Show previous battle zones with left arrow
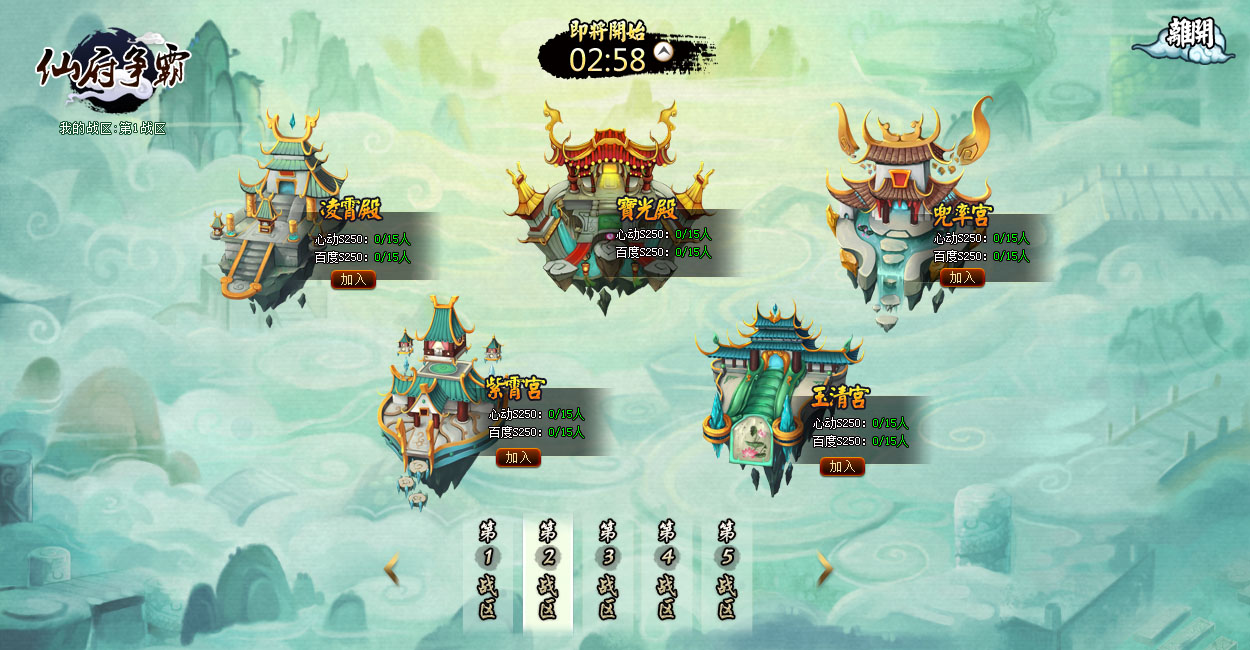1250x650 pixels. pyautogui.click(x=392, y=570)
